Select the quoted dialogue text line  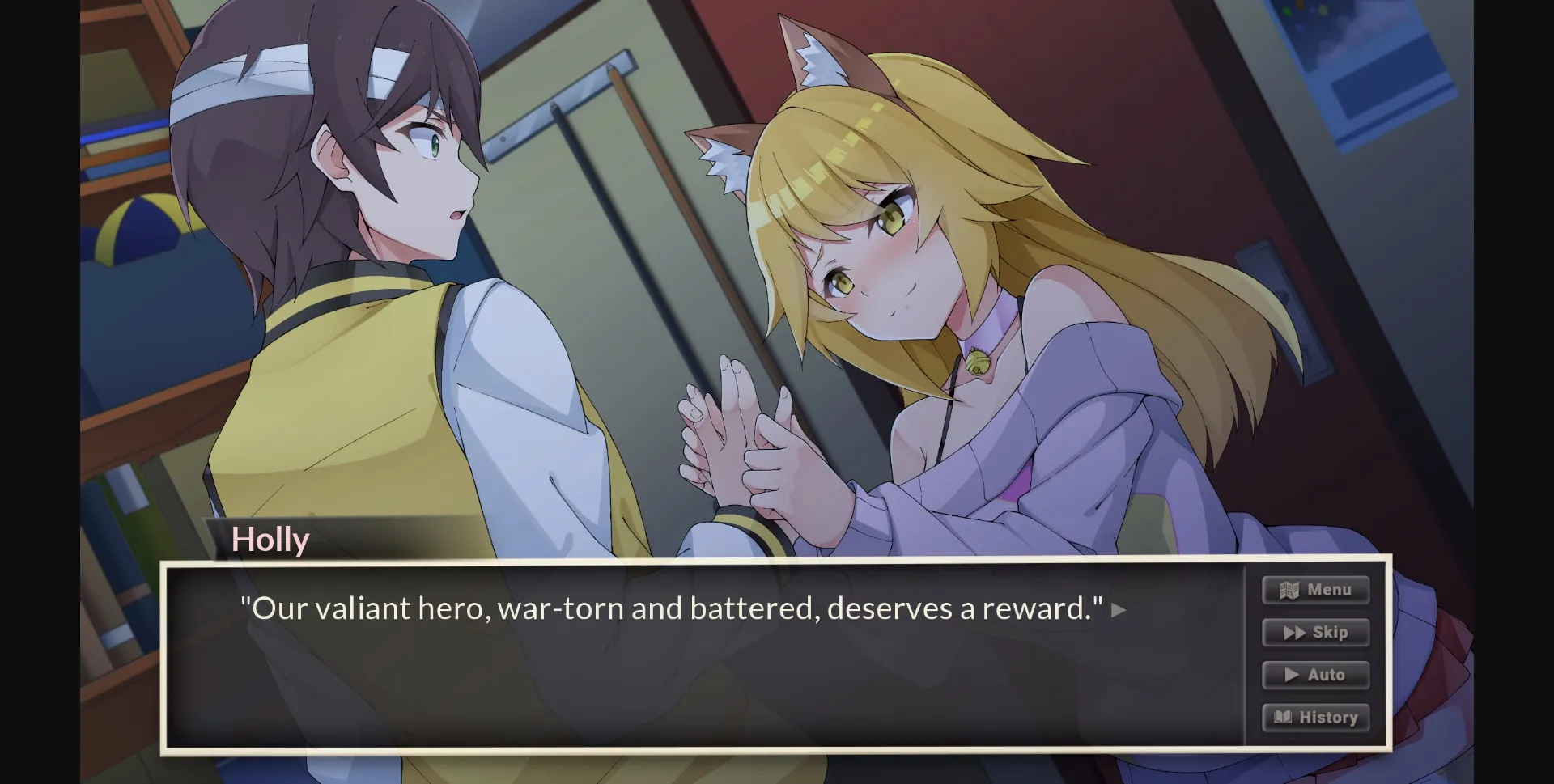pos(670,608)
